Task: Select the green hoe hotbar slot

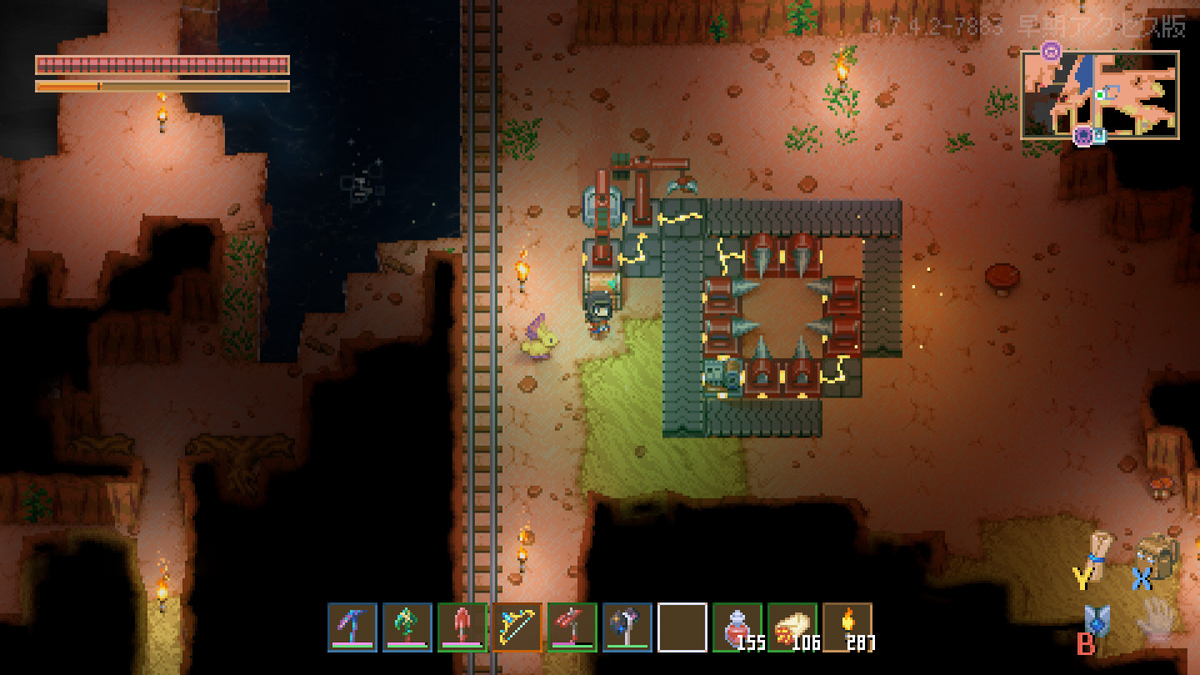Action: click(x=407, y=627)
